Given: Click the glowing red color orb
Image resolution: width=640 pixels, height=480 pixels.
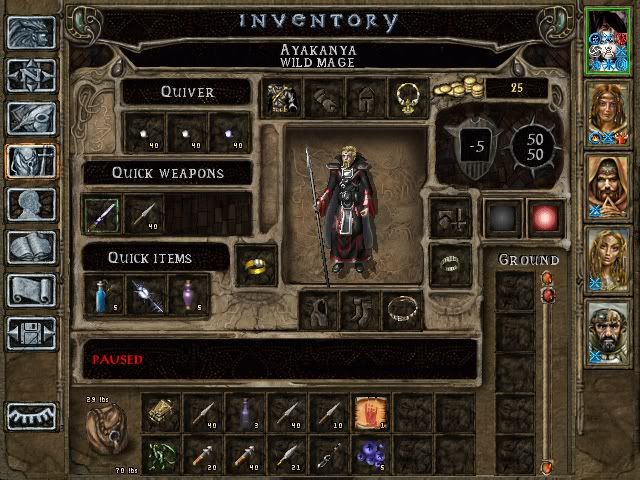Looking at the screenshot, I should click(544, 217).
